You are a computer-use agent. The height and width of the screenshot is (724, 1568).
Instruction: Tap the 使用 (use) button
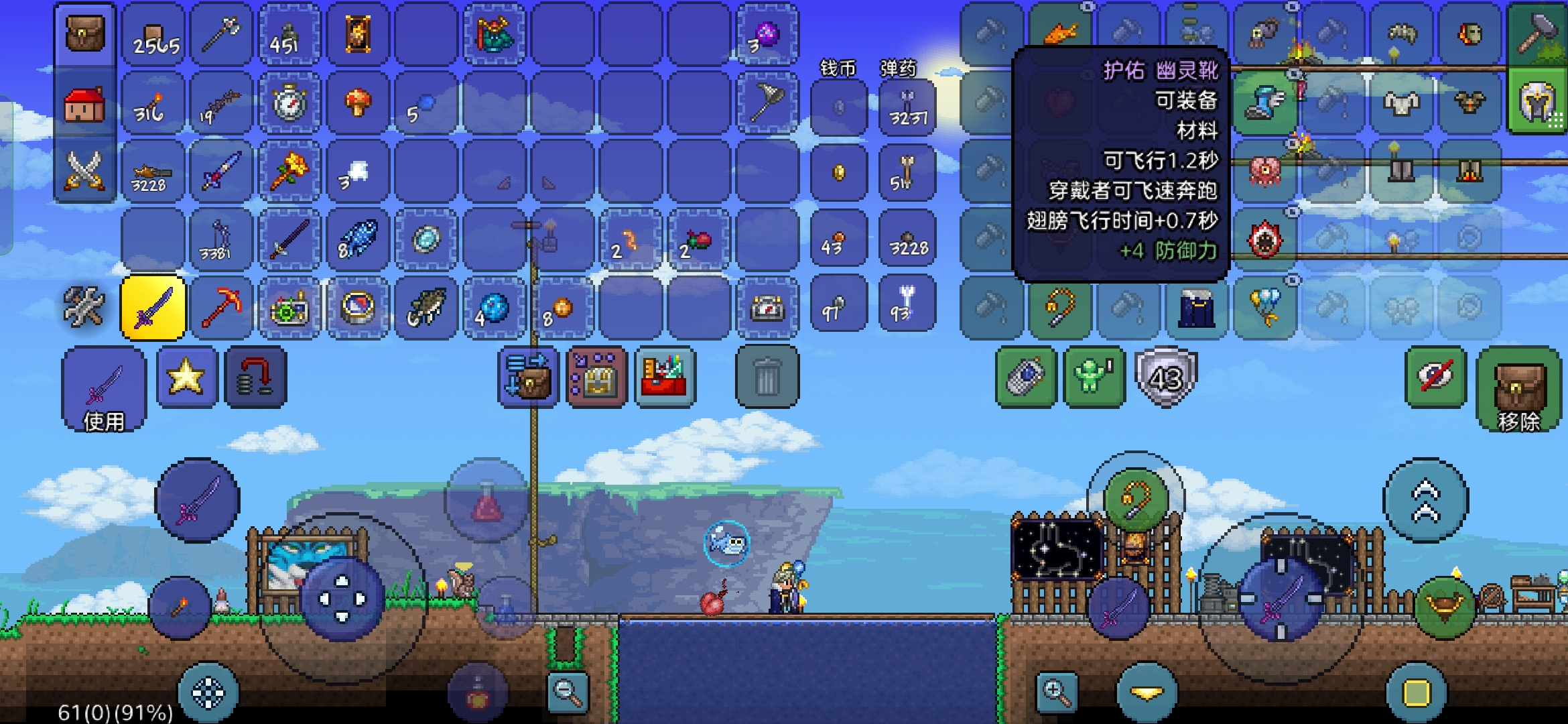click(x=103, y=390)
